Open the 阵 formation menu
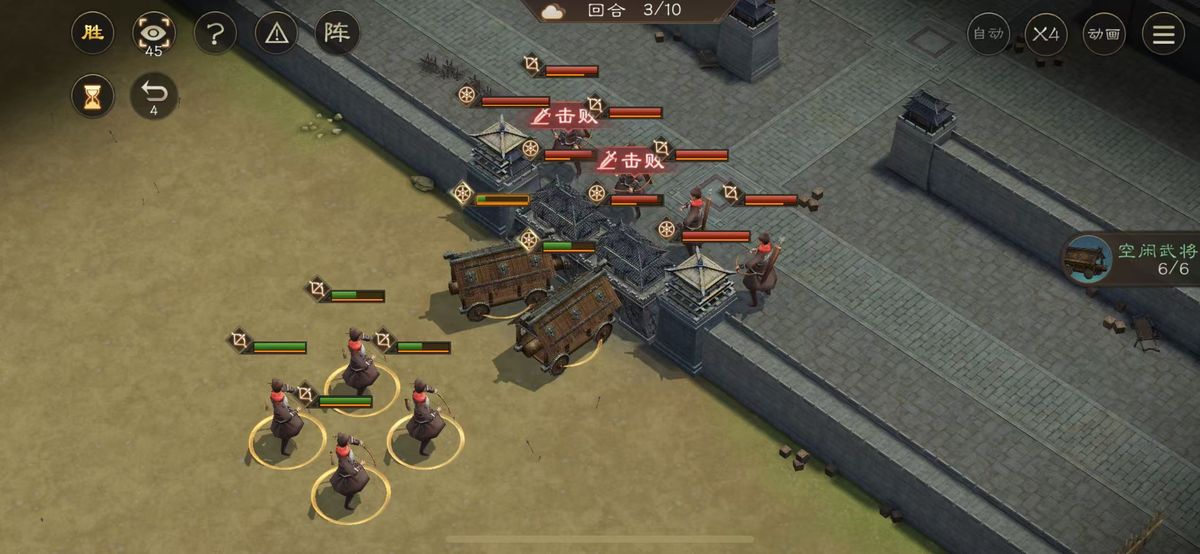1200x554 pixels. pyautogui.click(x=337, y=33)
